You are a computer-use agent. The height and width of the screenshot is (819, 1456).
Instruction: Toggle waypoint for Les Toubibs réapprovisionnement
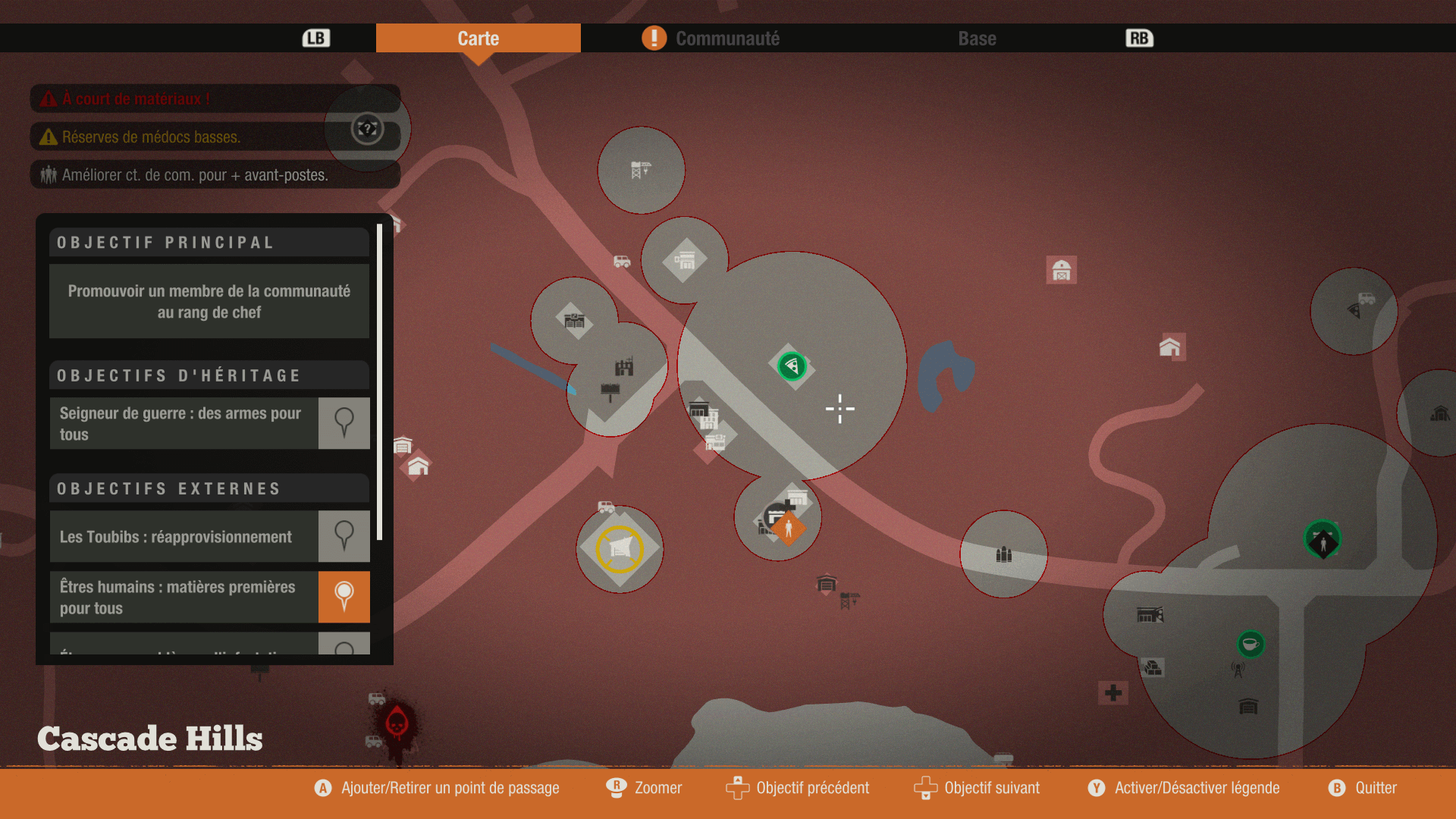pyautogui.click(x=344, y=536)
